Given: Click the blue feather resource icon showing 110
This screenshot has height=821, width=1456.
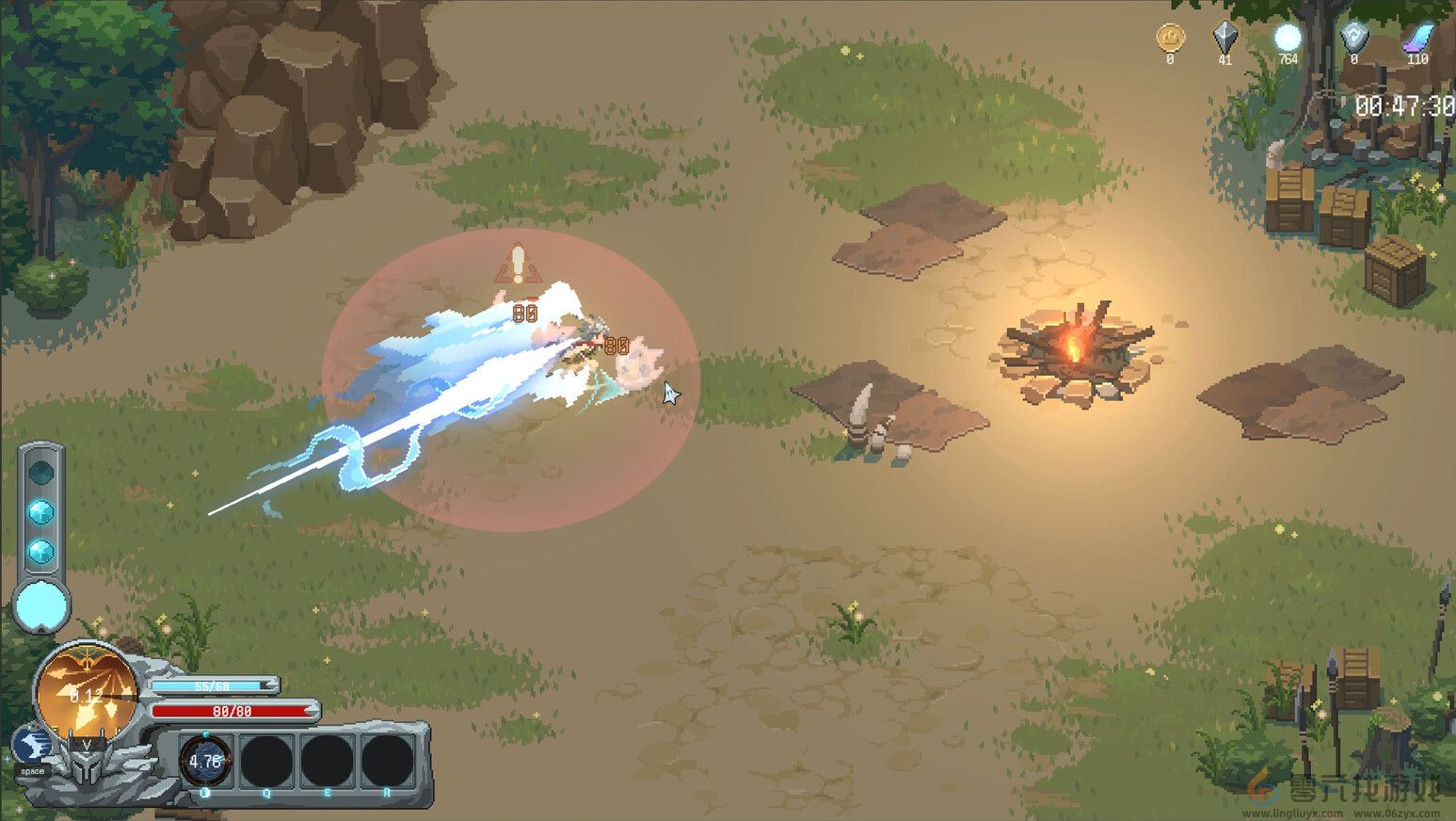Looking at the screenshot, I should click(1416, 36).
